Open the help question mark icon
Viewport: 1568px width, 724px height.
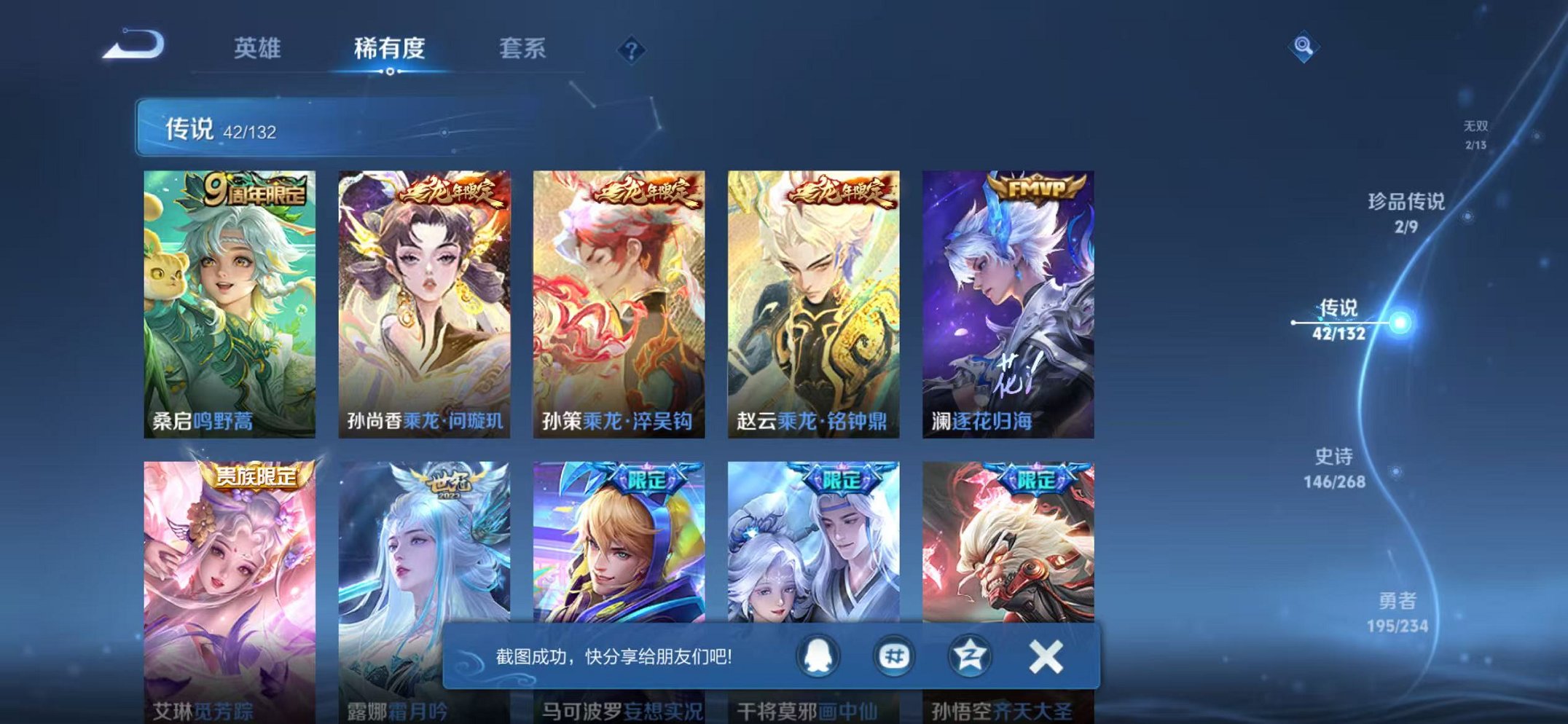point(631,50)
